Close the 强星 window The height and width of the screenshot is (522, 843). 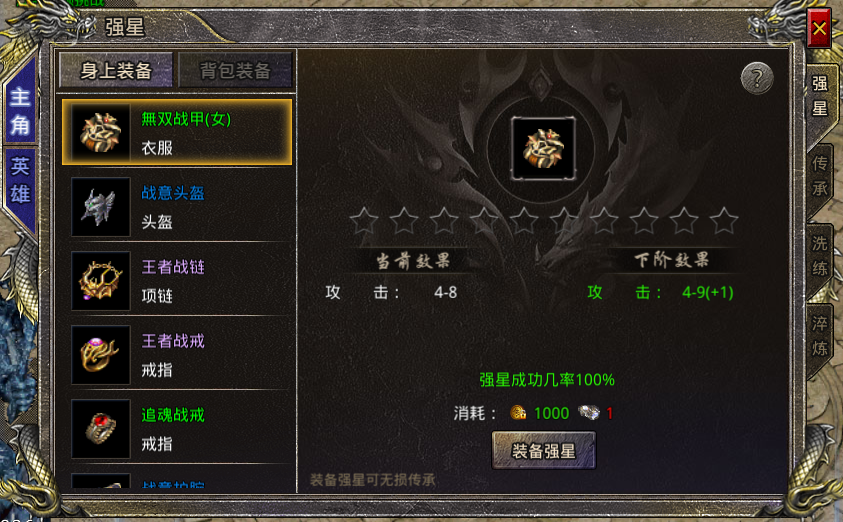point(819,29)
